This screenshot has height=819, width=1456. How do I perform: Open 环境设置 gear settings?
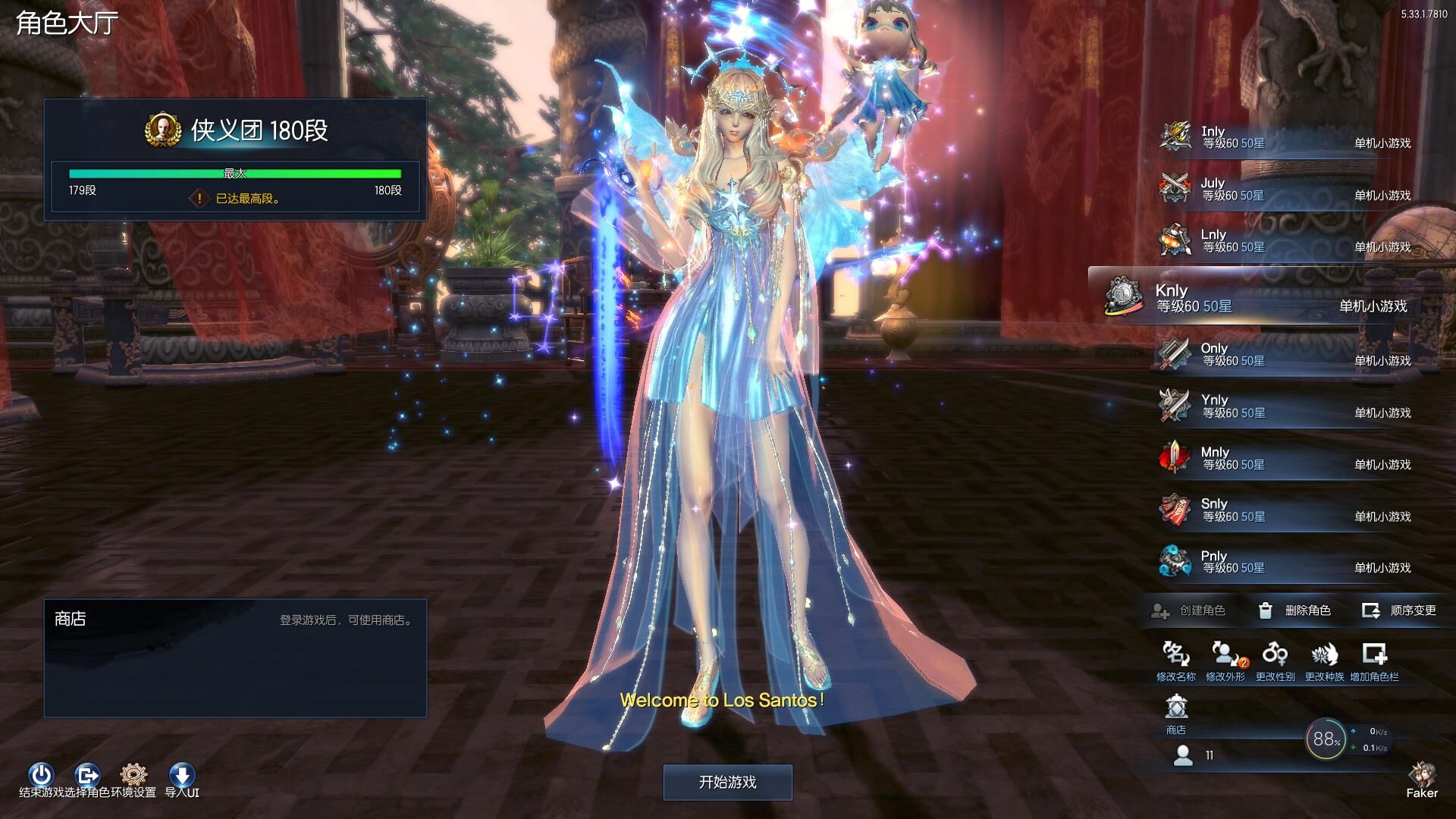[133, 777]
